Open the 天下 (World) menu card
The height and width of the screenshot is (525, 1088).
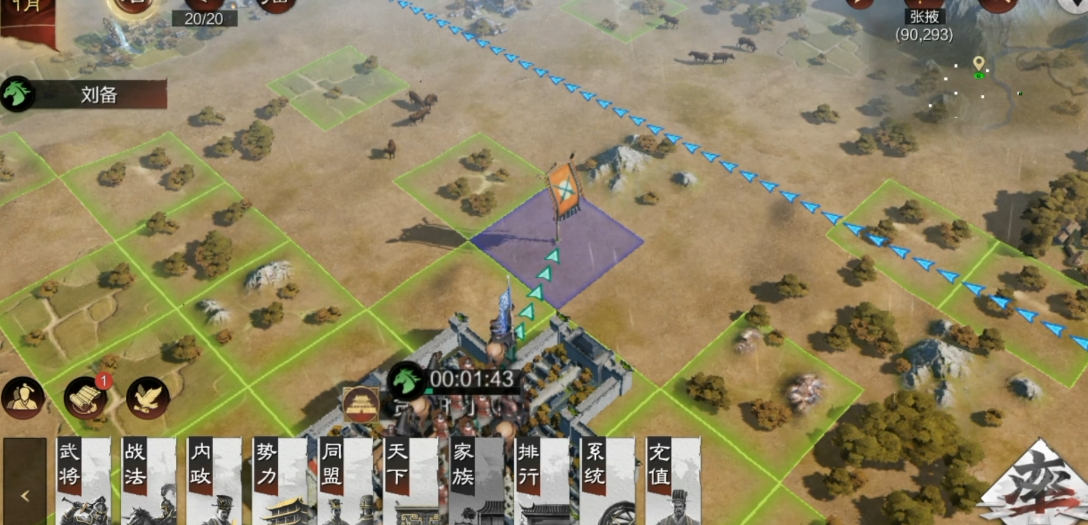410,481
